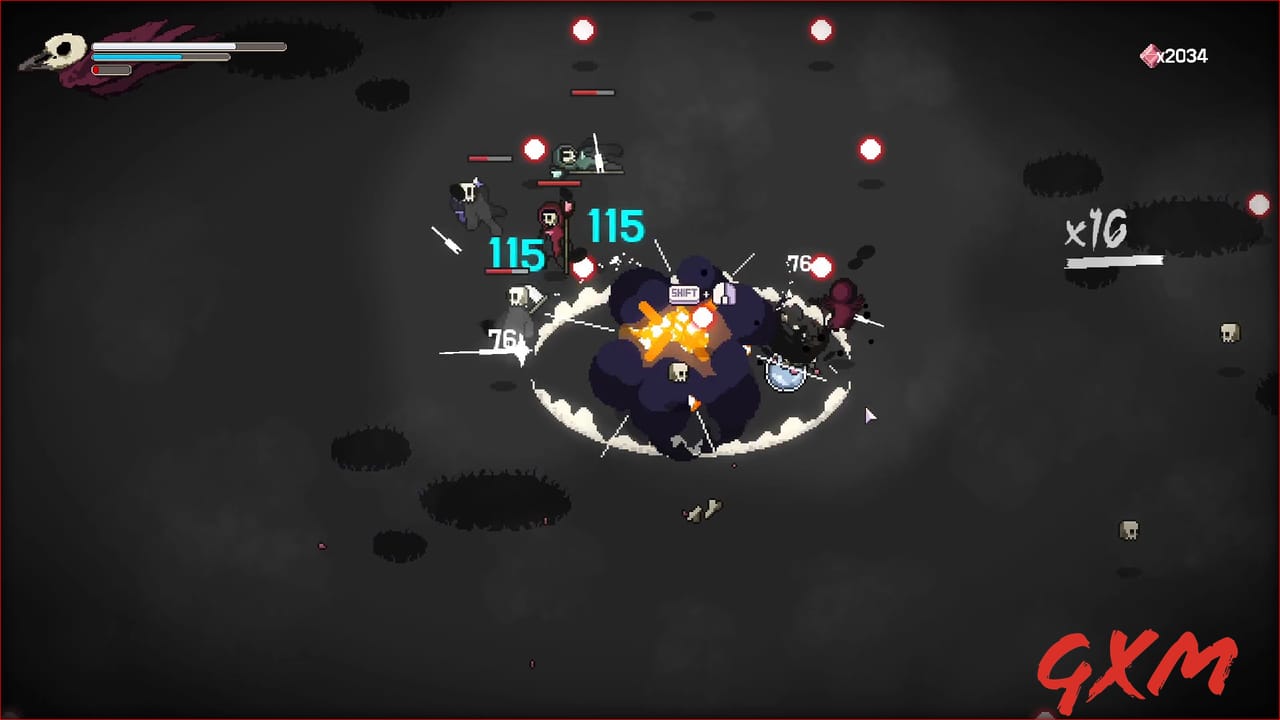Click the x2034 gem count label
The height and width of the screenshot is (720, 1280).
[x=1183, y=56]
